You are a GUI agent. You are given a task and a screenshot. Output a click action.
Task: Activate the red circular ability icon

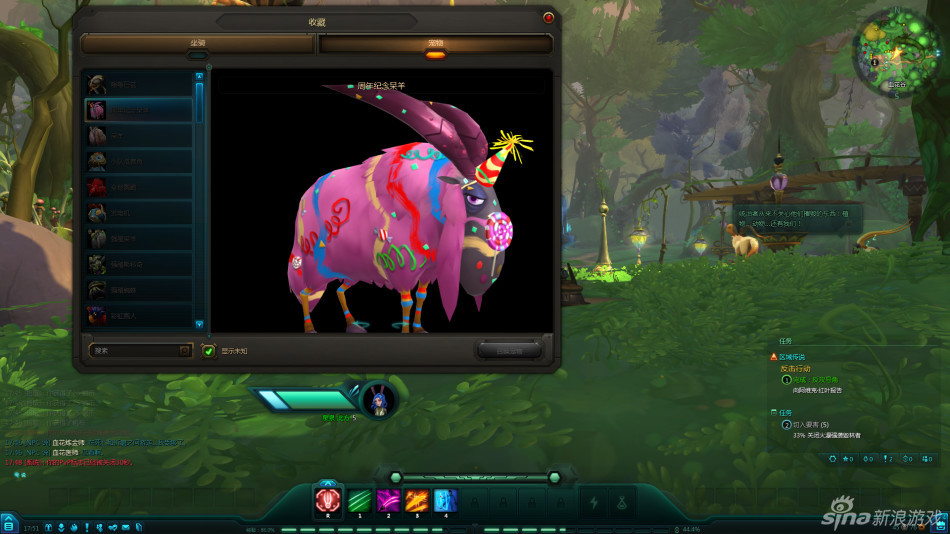[328, 500]
